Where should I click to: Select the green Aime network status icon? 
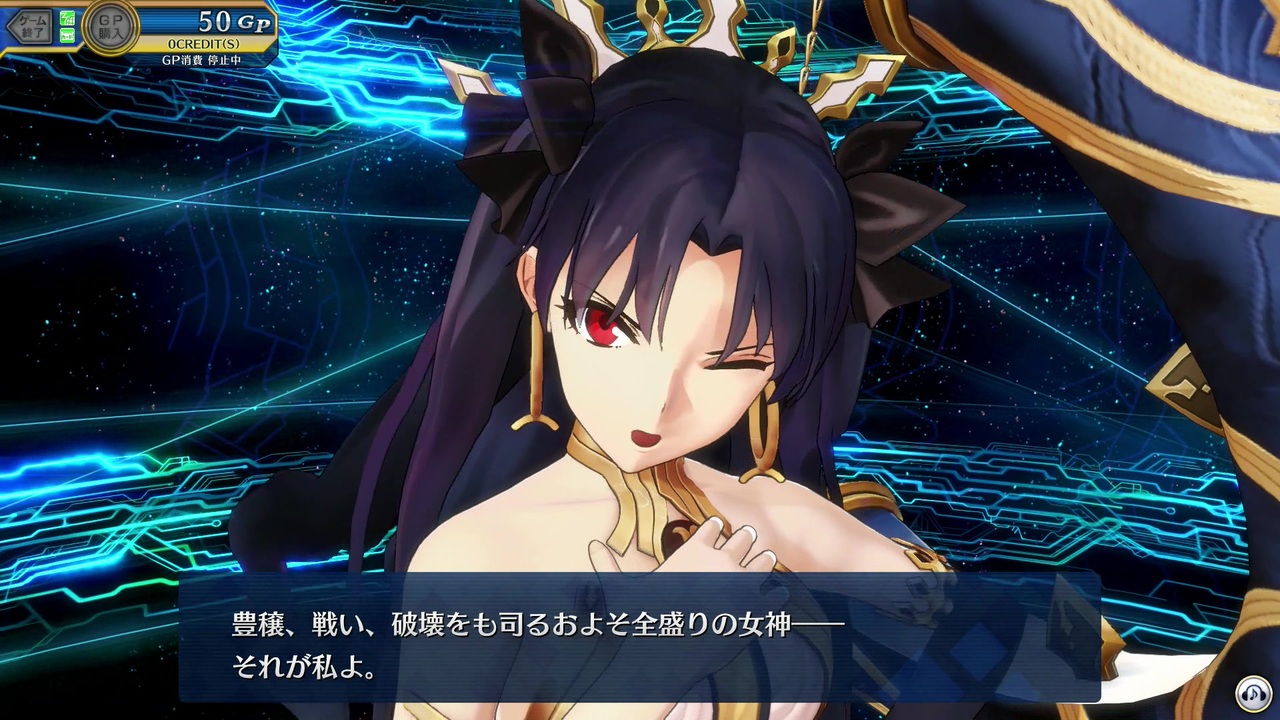pyautogui.click(x=66, y=19)
